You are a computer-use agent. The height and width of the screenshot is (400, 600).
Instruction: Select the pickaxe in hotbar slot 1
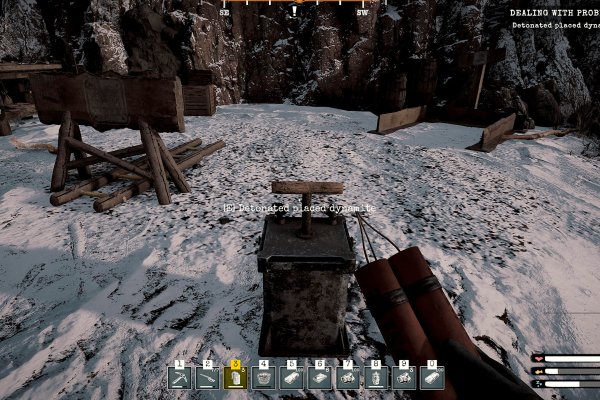click(x=180, y=377)
